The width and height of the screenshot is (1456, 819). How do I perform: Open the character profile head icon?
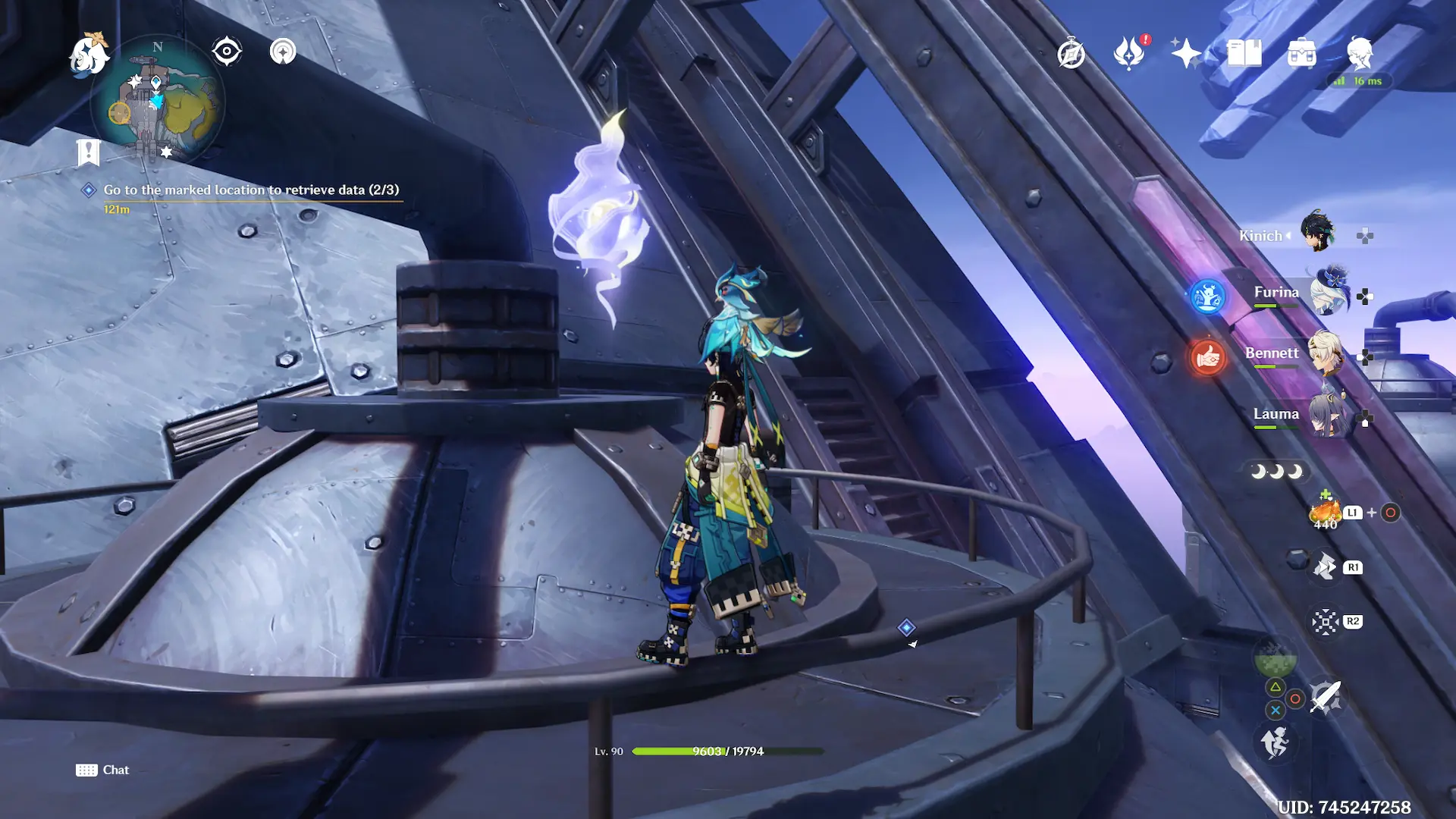coord(1360,53)
